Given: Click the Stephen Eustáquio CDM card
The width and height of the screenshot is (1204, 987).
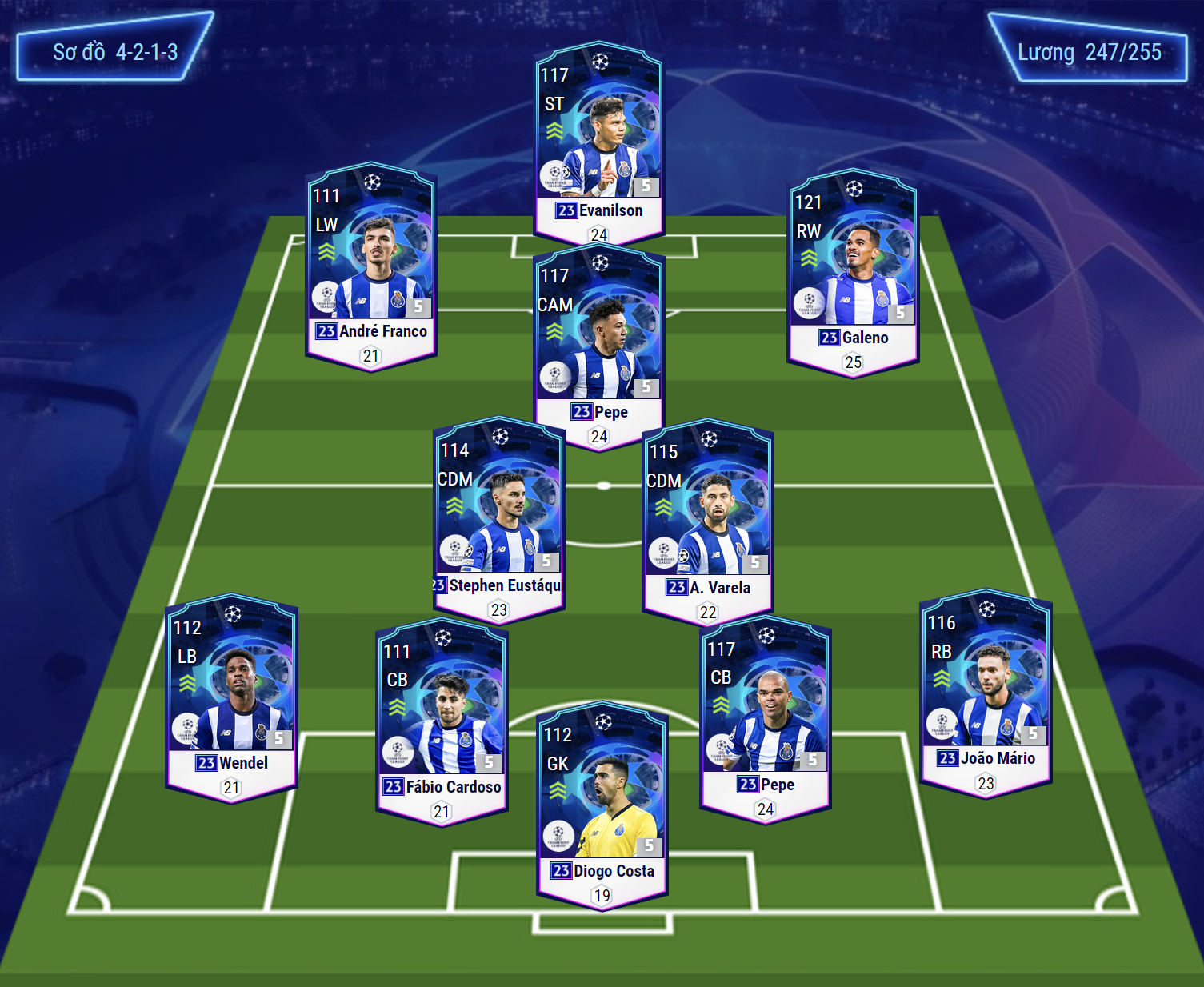Looking at the screenshot, I should [498, 516].
